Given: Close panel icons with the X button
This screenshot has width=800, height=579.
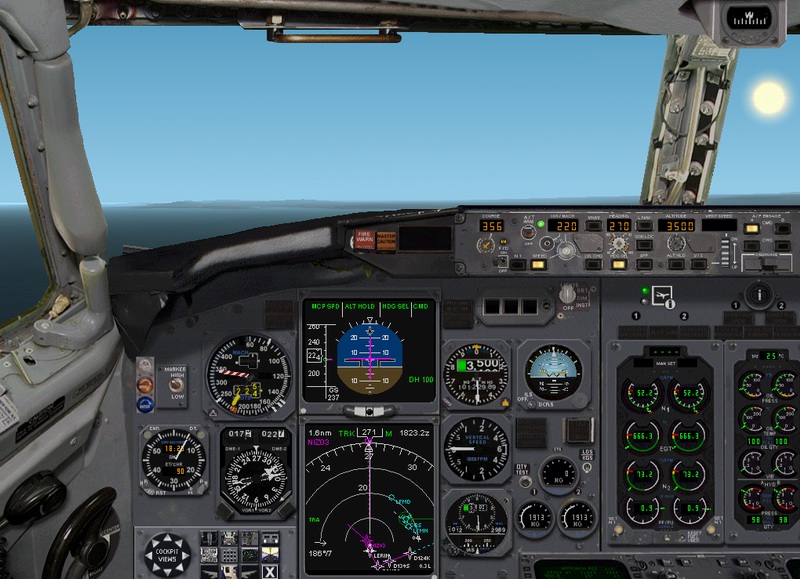Looking at the screenshot, I should 270,571.
